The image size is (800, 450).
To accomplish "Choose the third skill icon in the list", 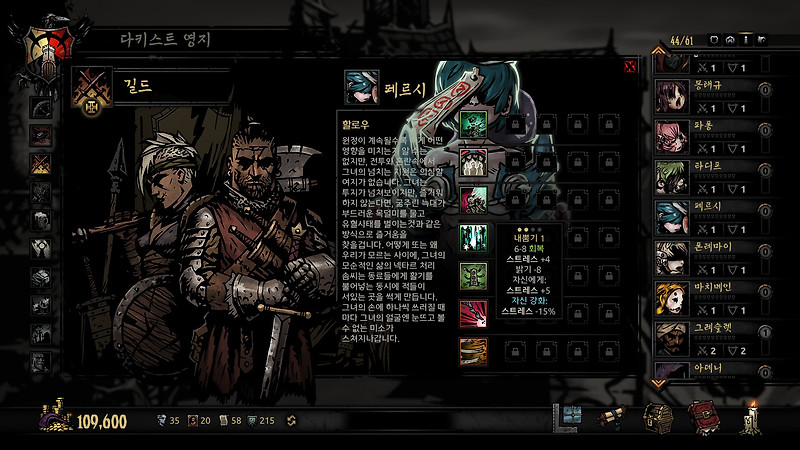I will (x=472, y=198).
